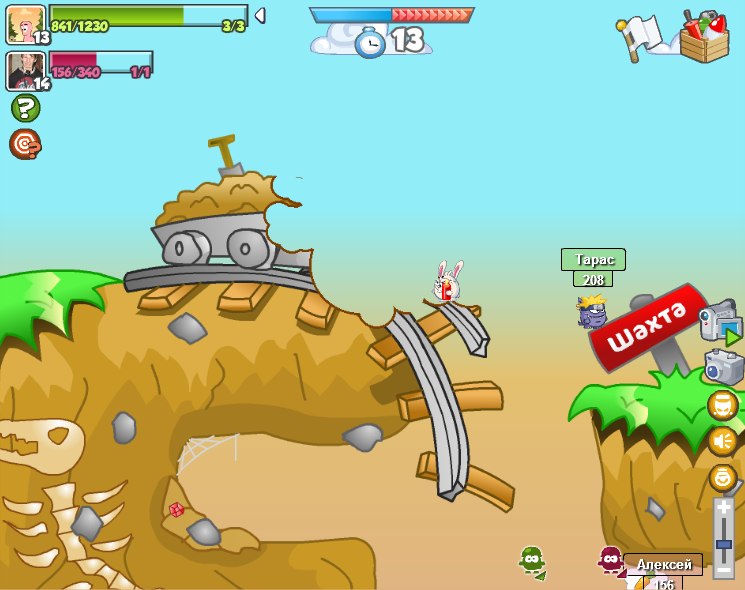Collapse the team panel with white arrow
Viewport: 745px width, 590px height.
(260, 15)
